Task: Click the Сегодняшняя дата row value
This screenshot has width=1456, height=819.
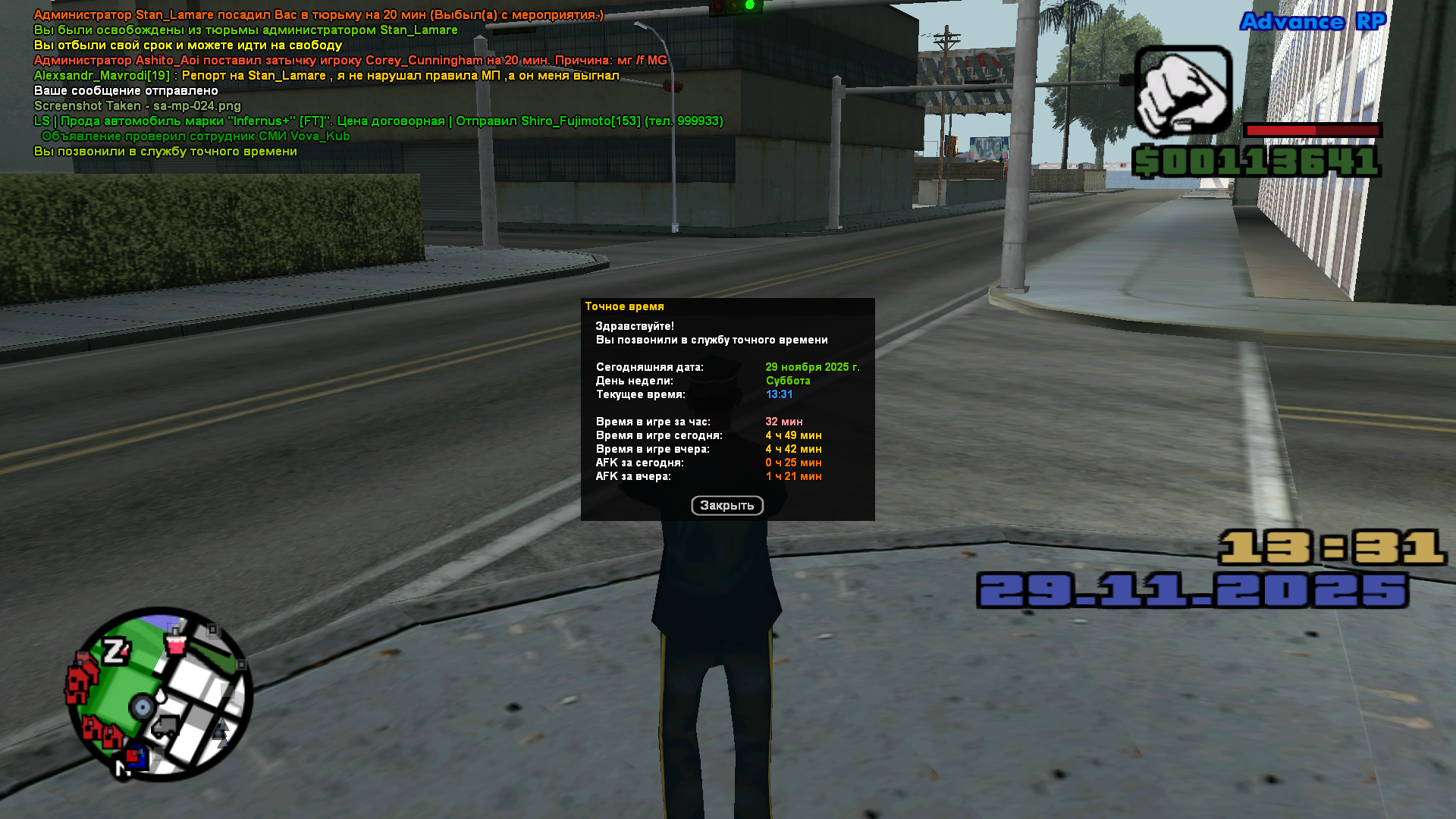Action: 812,366
